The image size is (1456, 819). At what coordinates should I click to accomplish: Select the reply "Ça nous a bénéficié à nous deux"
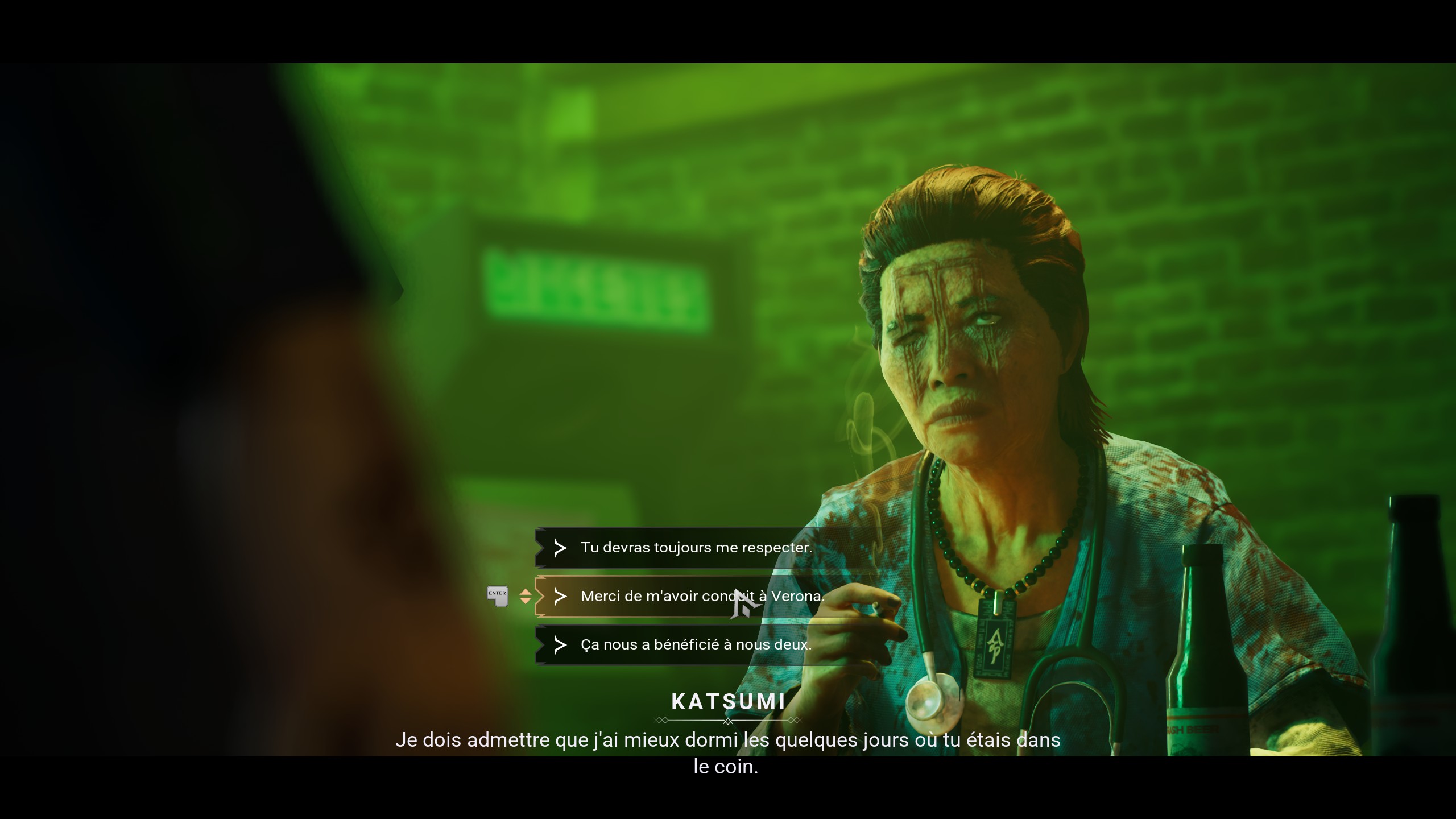point(694,646)
